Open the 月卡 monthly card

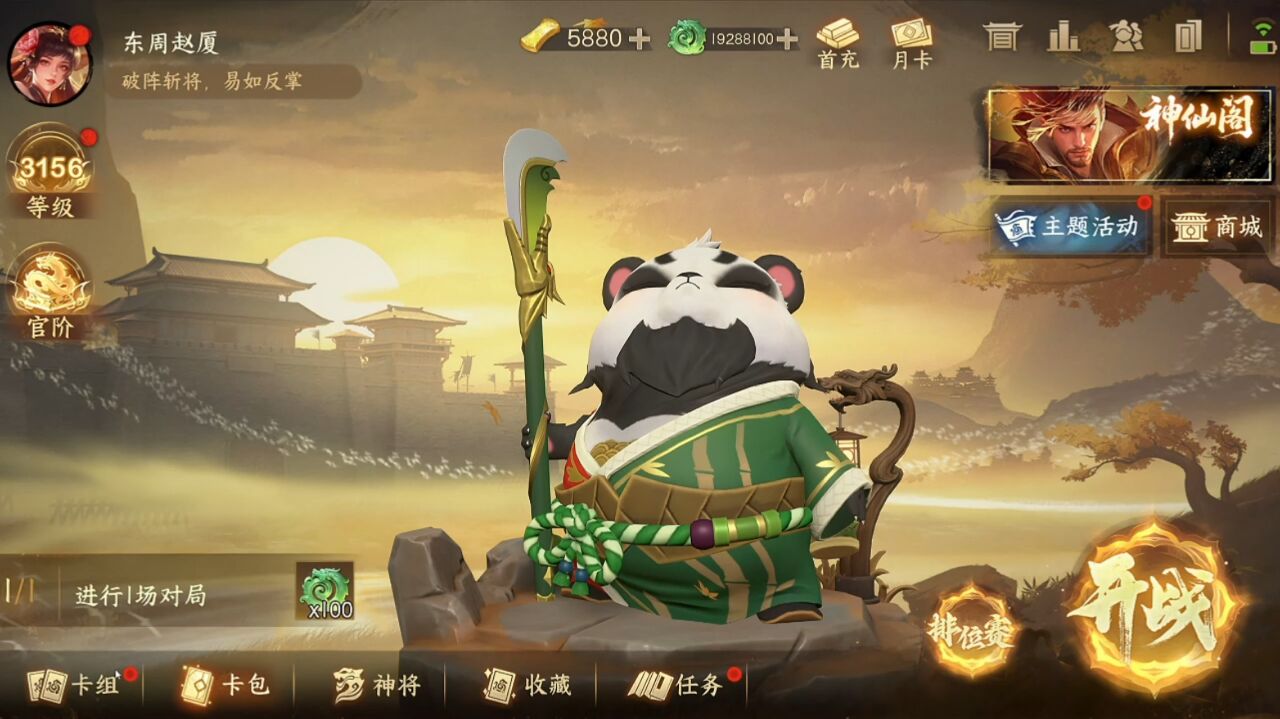click(x=911, y=44)
